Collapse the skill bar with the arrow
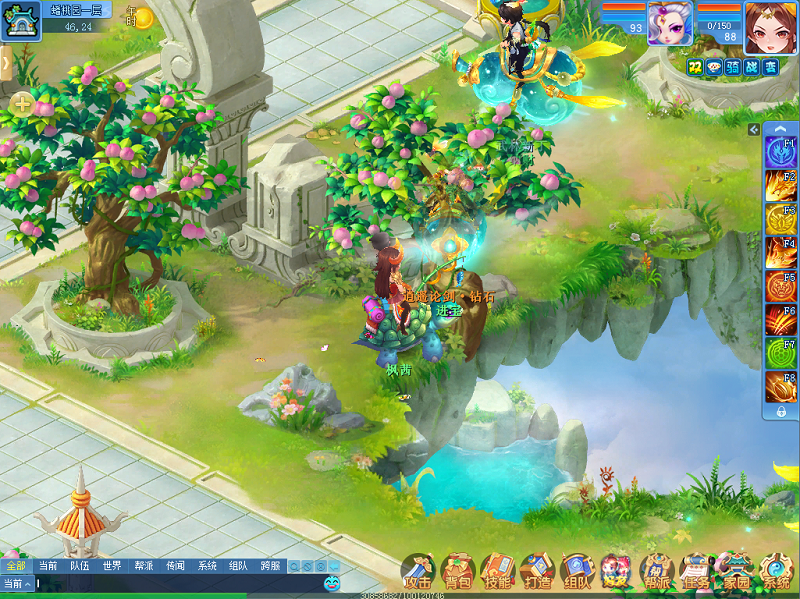Viewport: 800px width, 599px height. (754, 130)
